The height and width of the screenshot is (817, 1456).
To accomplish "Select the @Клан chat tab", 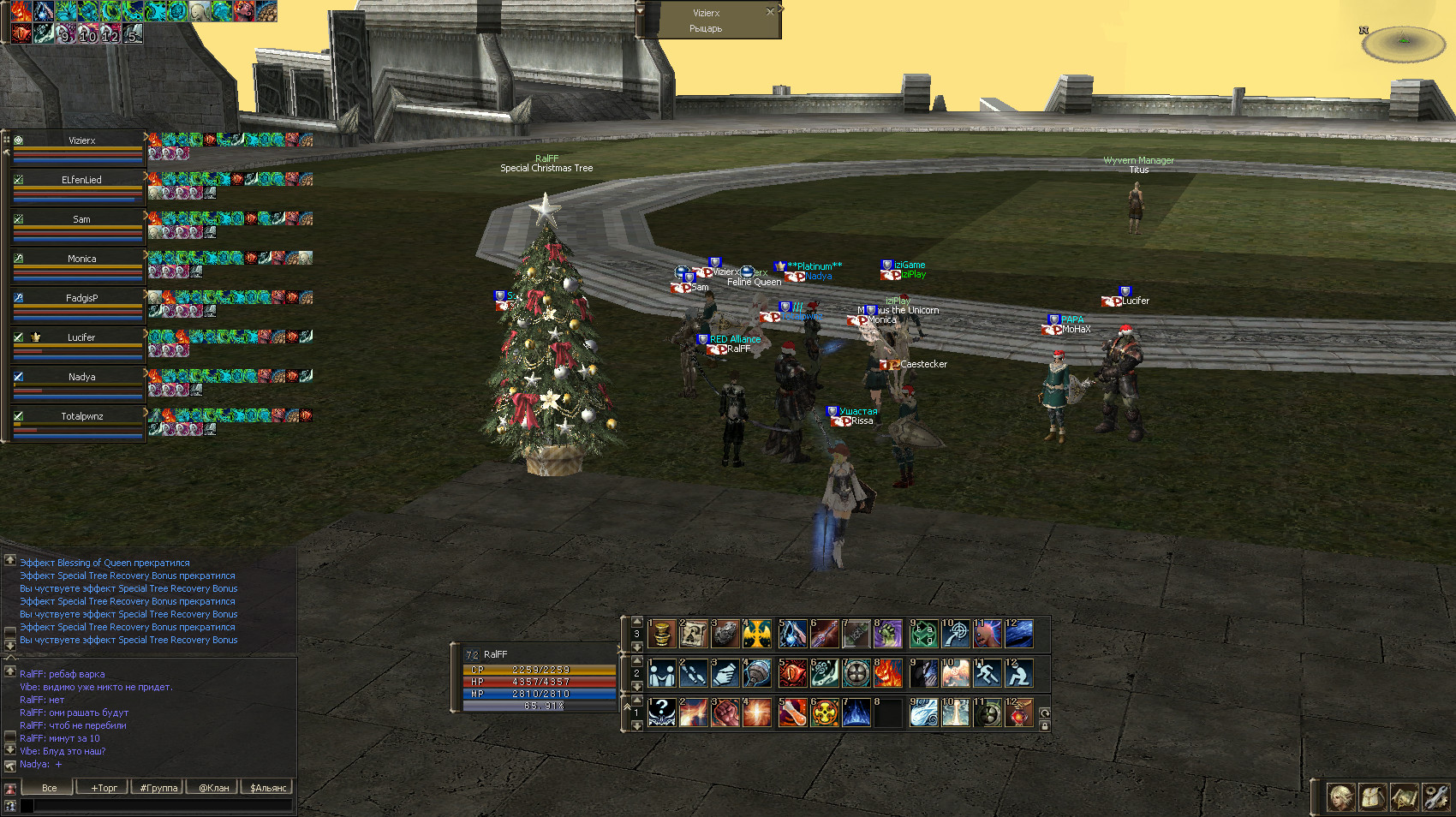I will [213, 788].
